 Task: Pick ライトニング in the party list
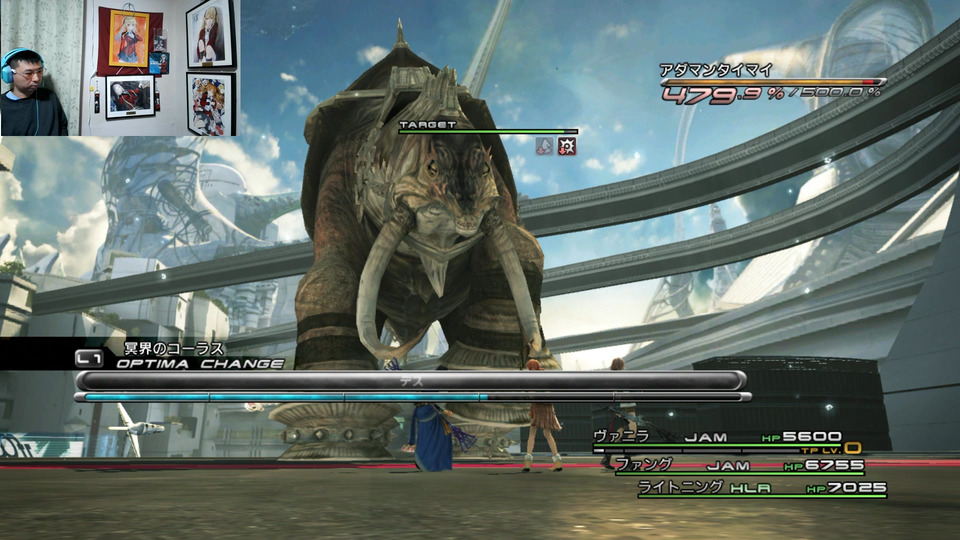(x=680, y=487)
